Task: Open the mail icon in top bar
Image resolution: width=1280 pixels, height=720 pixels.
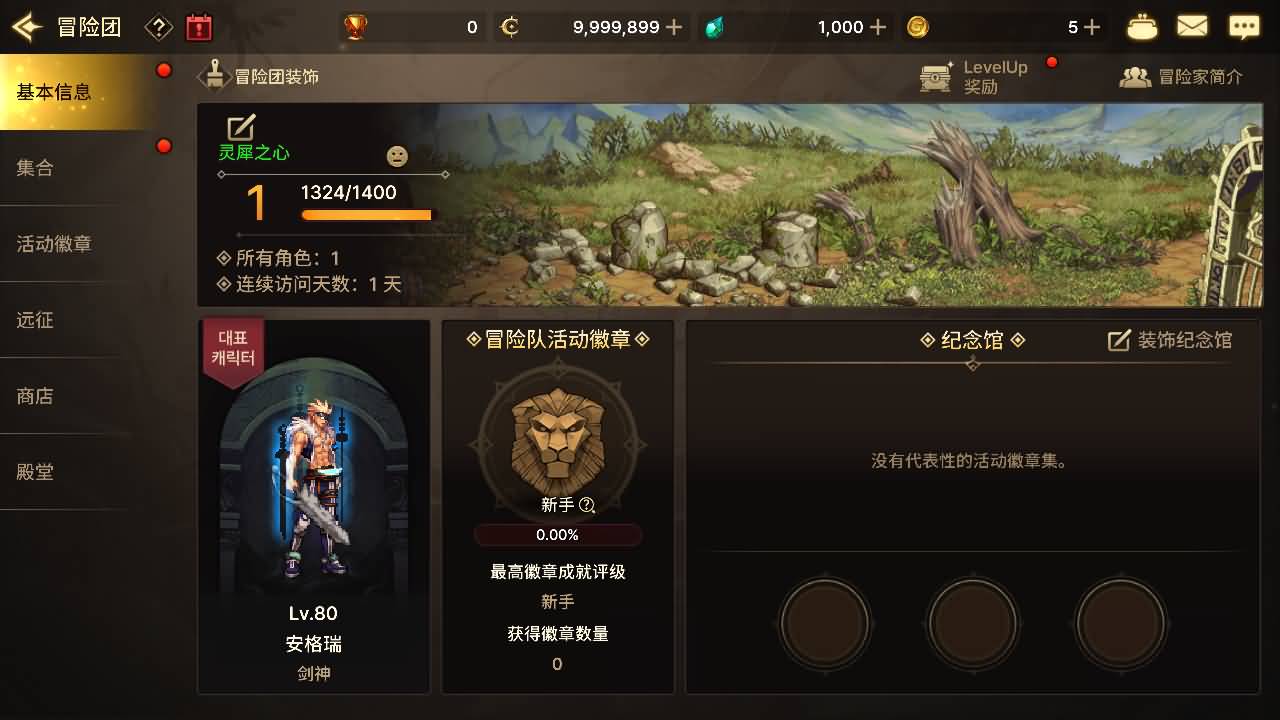Action: (1192, 26)
